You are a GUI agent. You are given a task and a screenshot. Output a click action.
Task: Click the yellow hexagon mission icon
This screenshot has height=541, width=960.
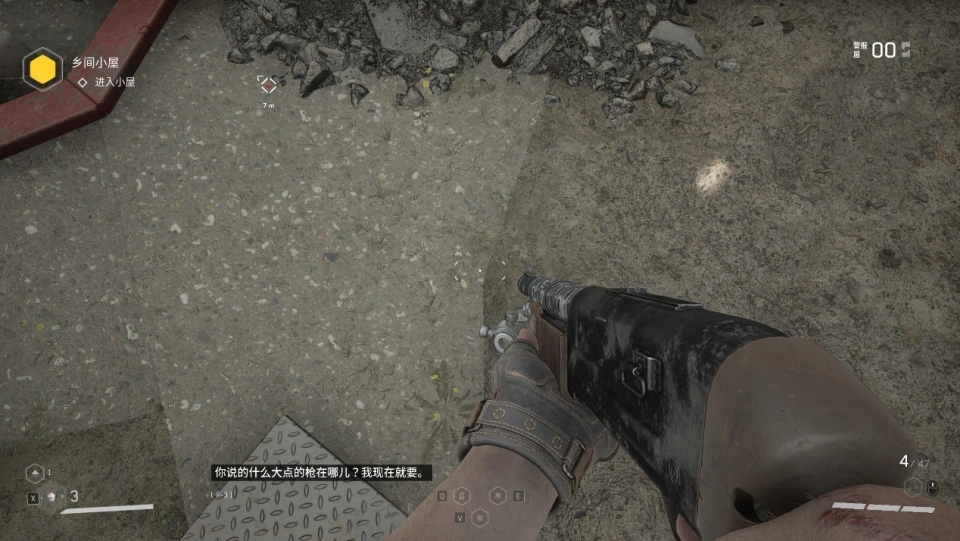pyautogui.click(x=43, y=70)
